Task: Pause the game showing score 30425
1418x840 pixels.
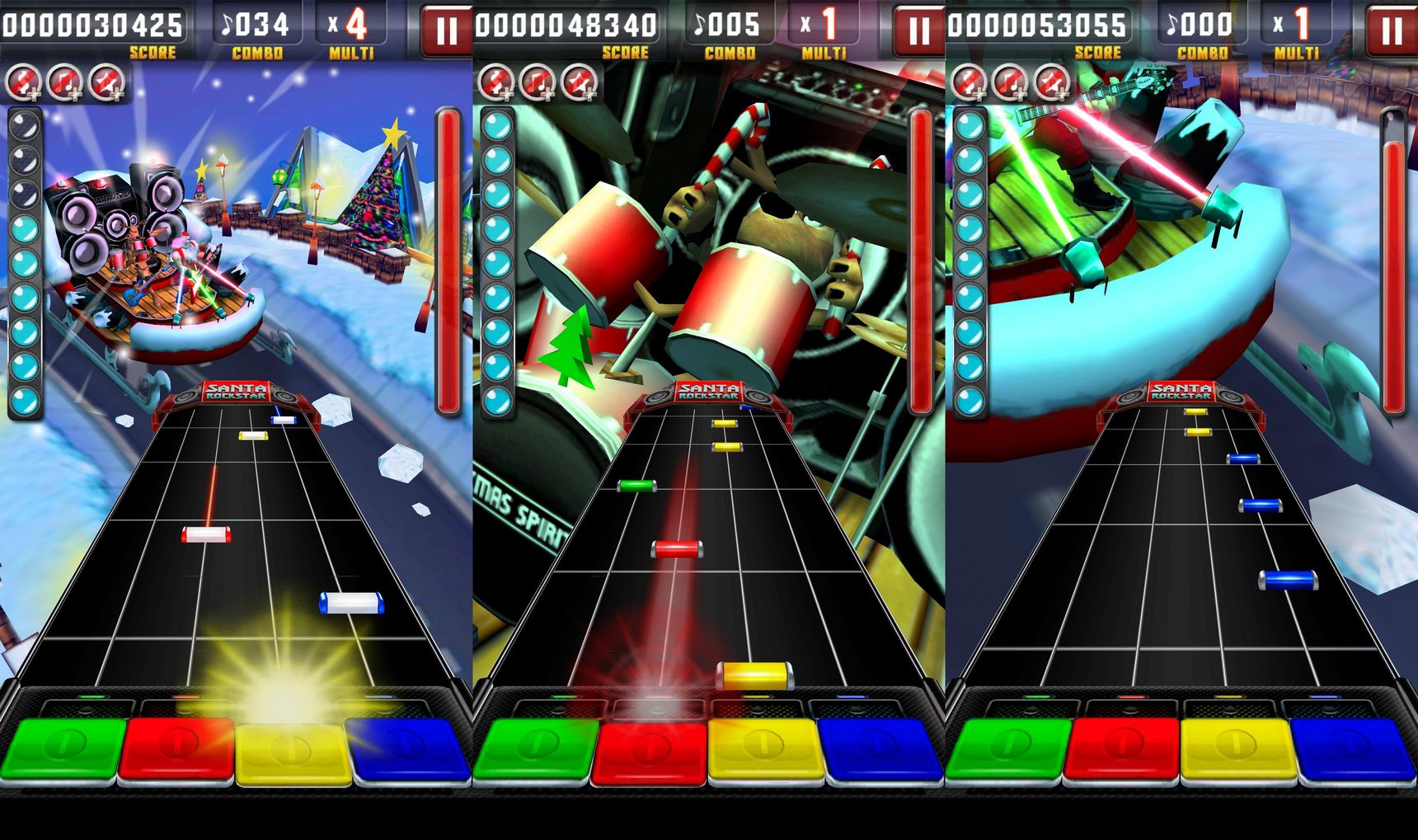Action: (x=446, y=31)
